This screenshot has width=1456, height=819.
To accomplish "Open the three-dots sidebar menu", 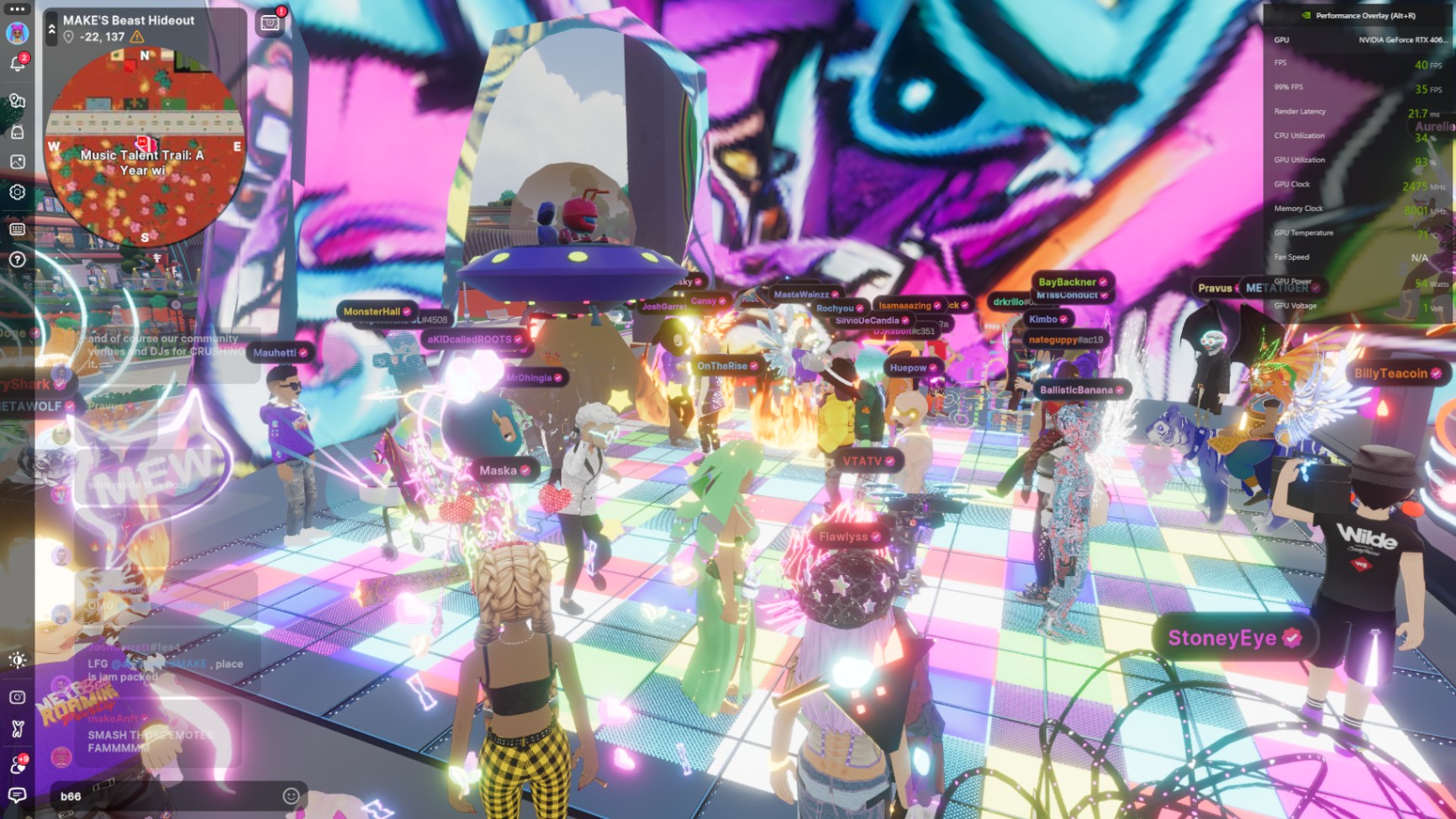I will (17, 9).
